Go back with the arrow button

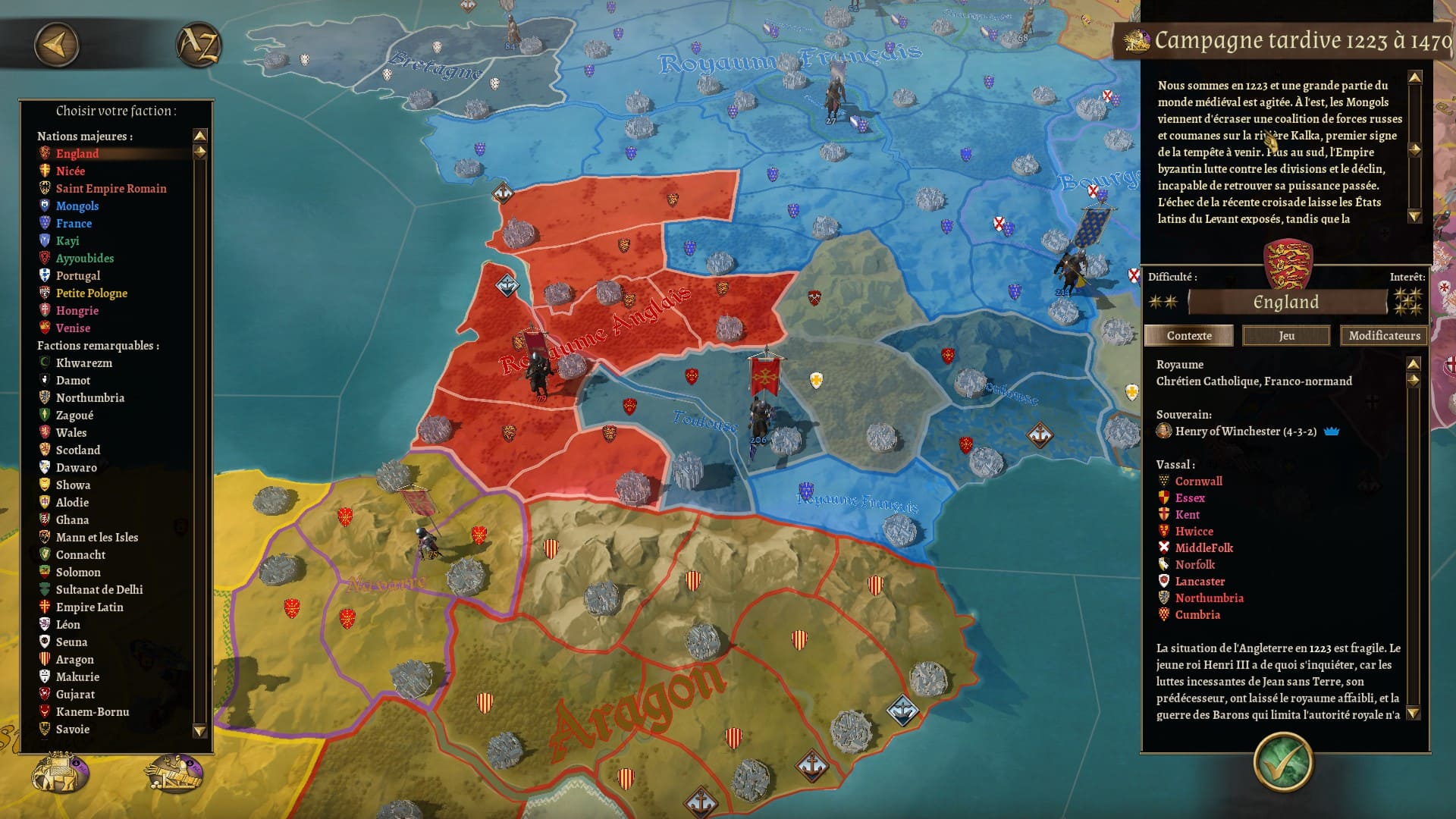tap(56, 45)
